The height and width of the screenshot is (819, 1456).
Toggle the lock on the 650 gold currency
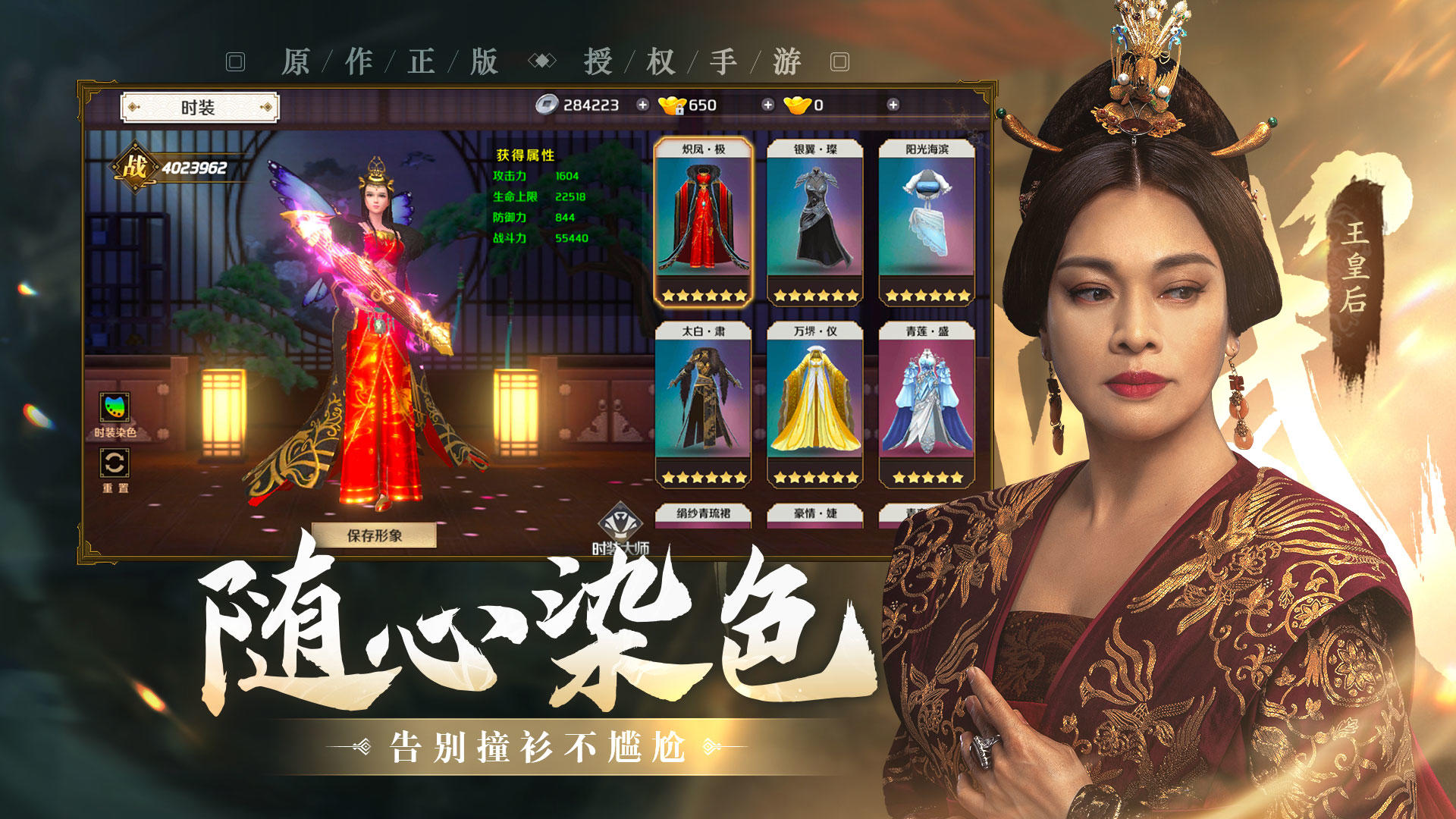tap(681, 110)
